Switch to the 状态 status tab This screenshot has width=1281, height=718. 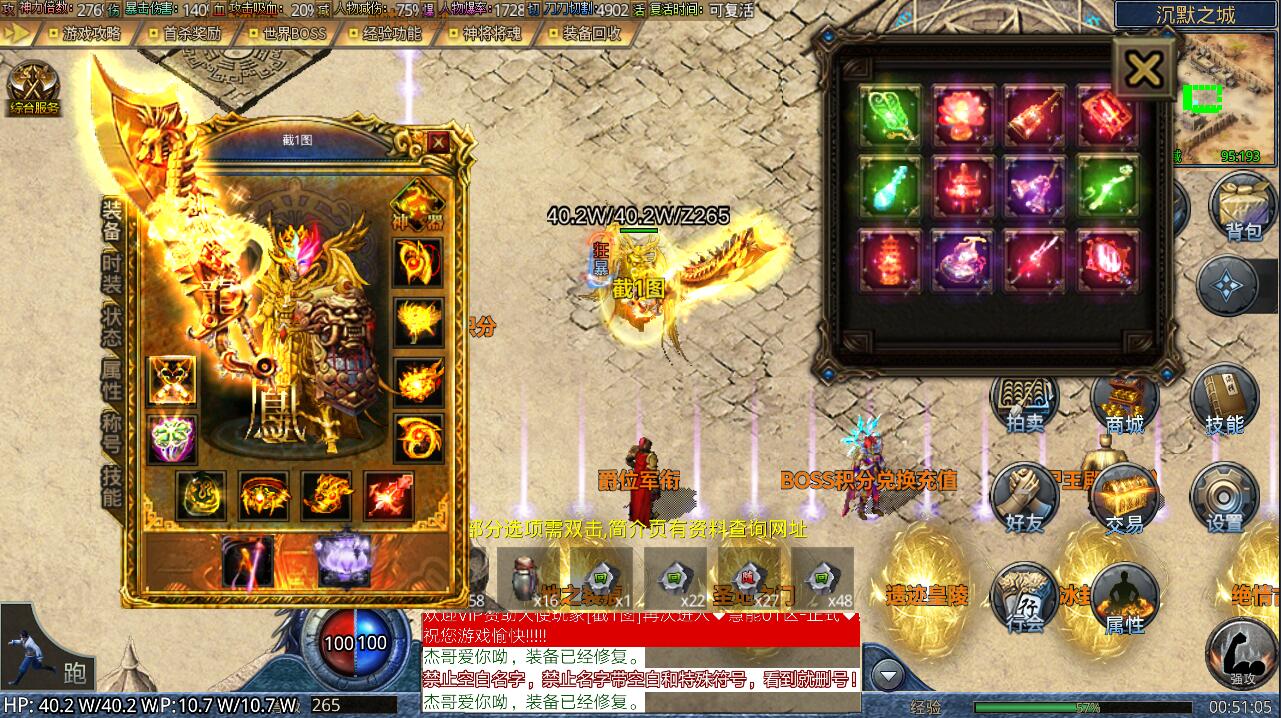[x=112, y=324]
